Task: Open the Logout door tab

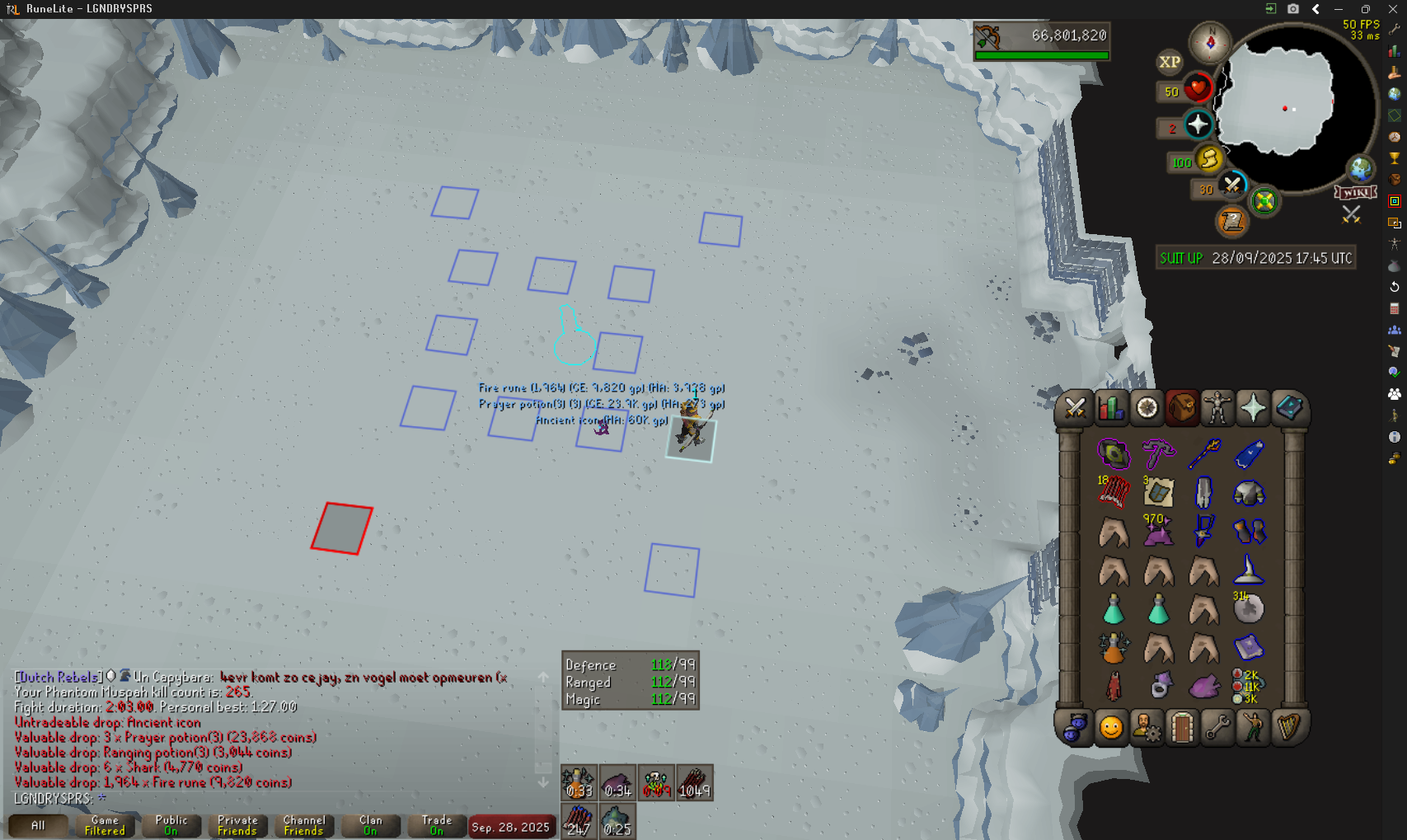Action: pyautogui.click(x=1182, y=729)
